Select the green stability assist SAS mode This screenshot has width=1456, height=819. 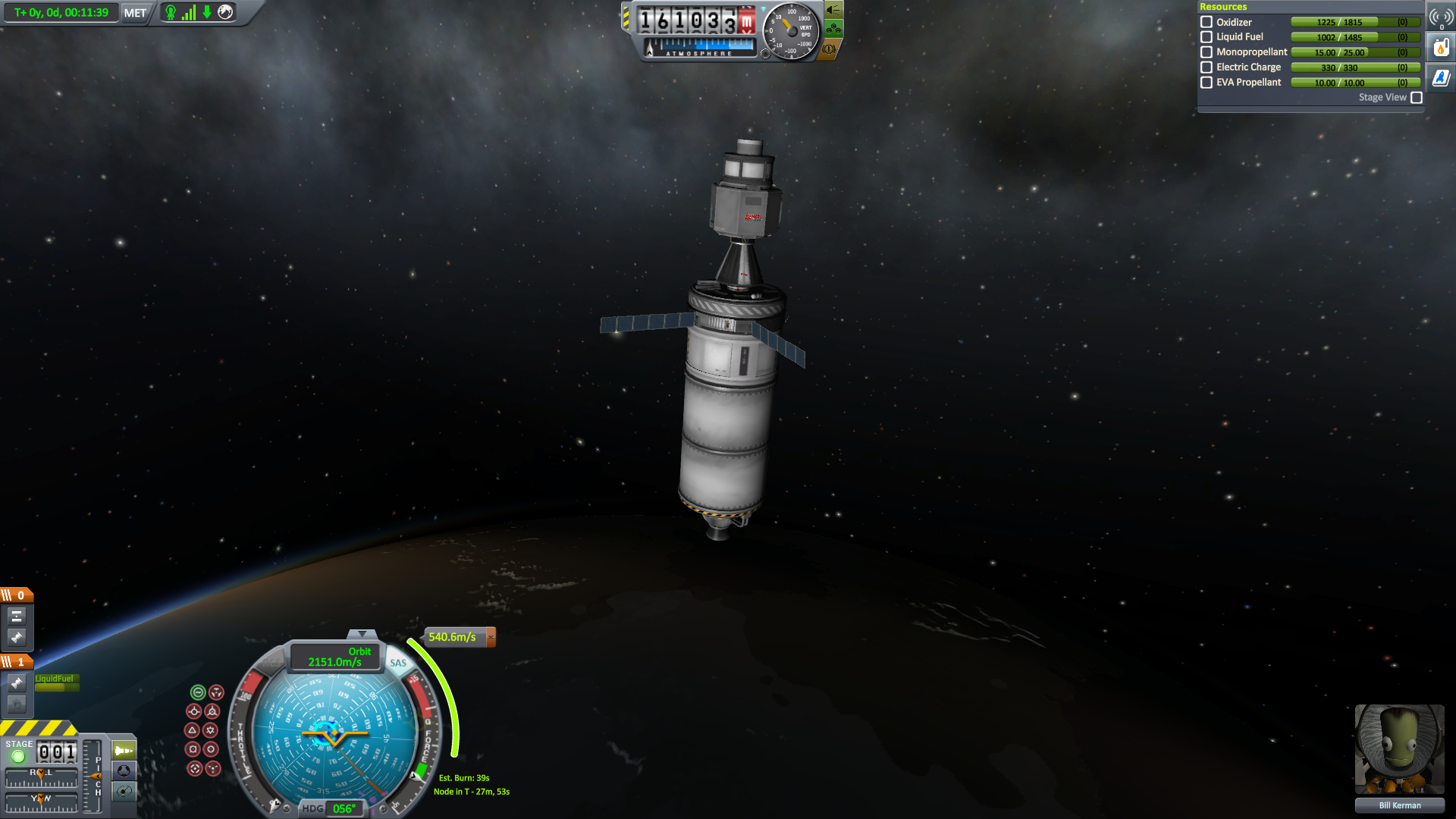[198, 692]
